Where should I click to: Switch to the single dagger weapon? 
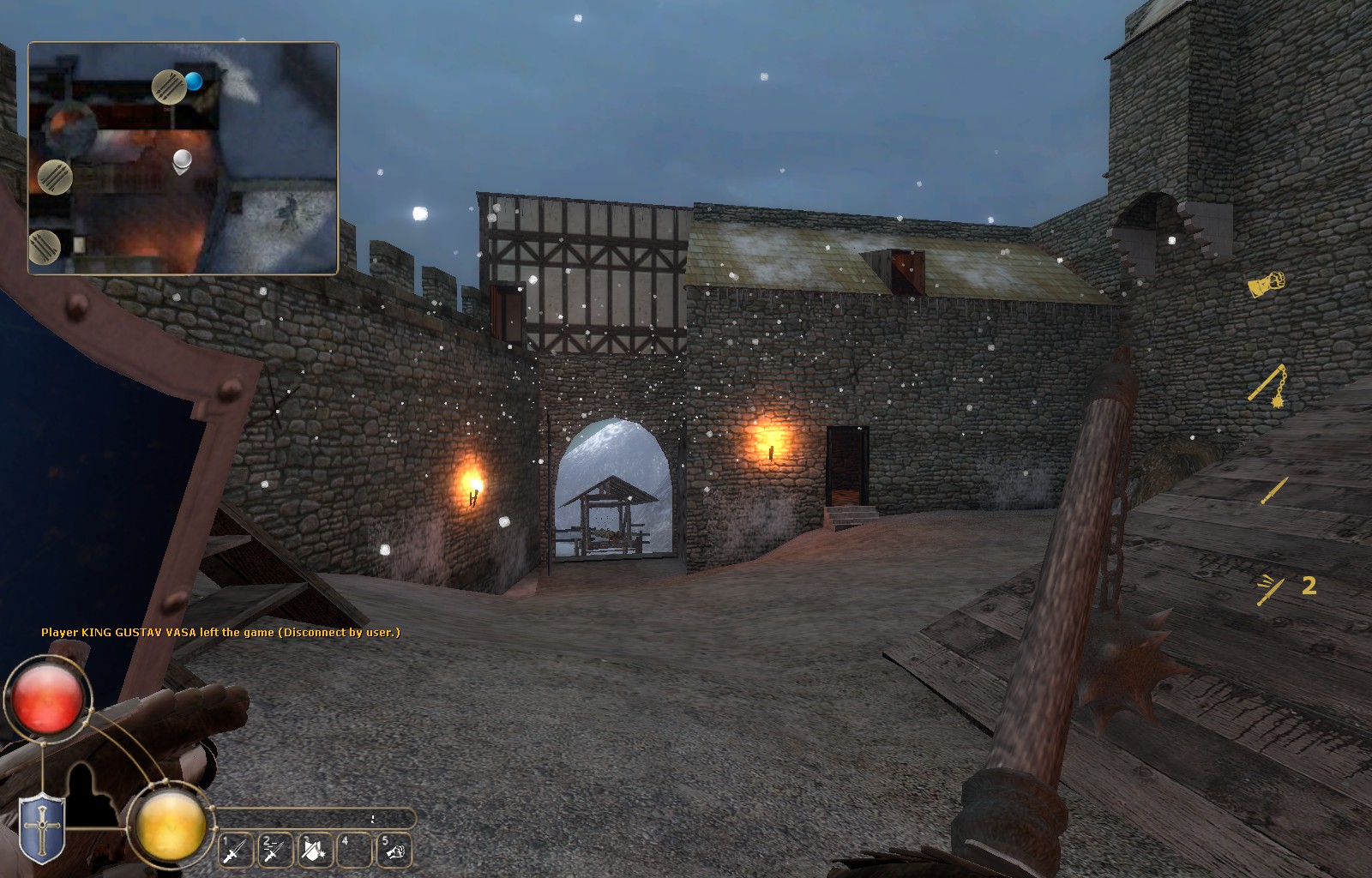[1273, 491]
